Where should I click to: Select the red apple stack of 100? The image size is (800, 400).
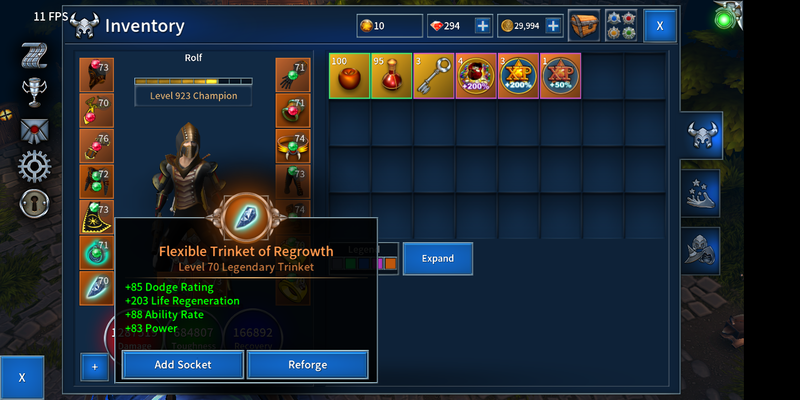tap(349, 76)
